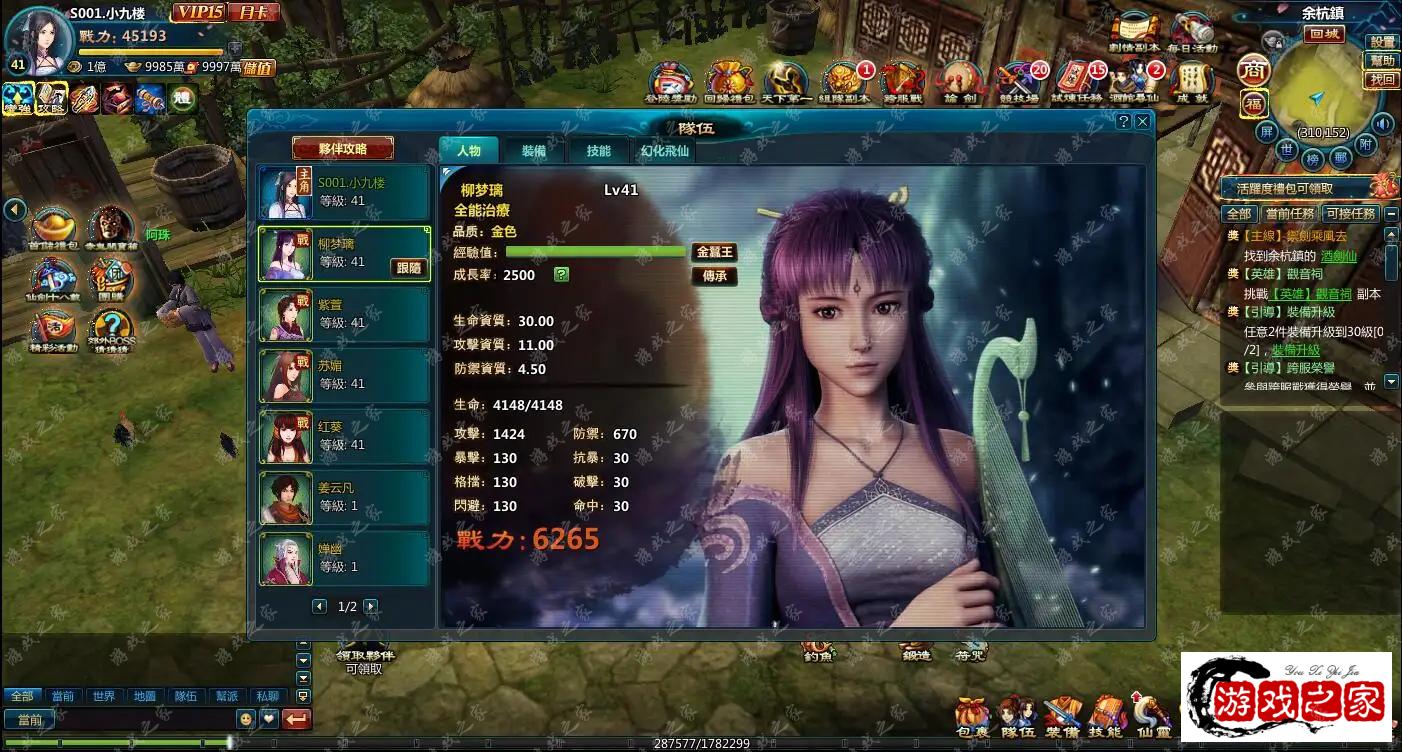The width and height of the screenshot is (1402, 752).
Task: Show the 幻化飛仙 tab
Action: point(664,152)
